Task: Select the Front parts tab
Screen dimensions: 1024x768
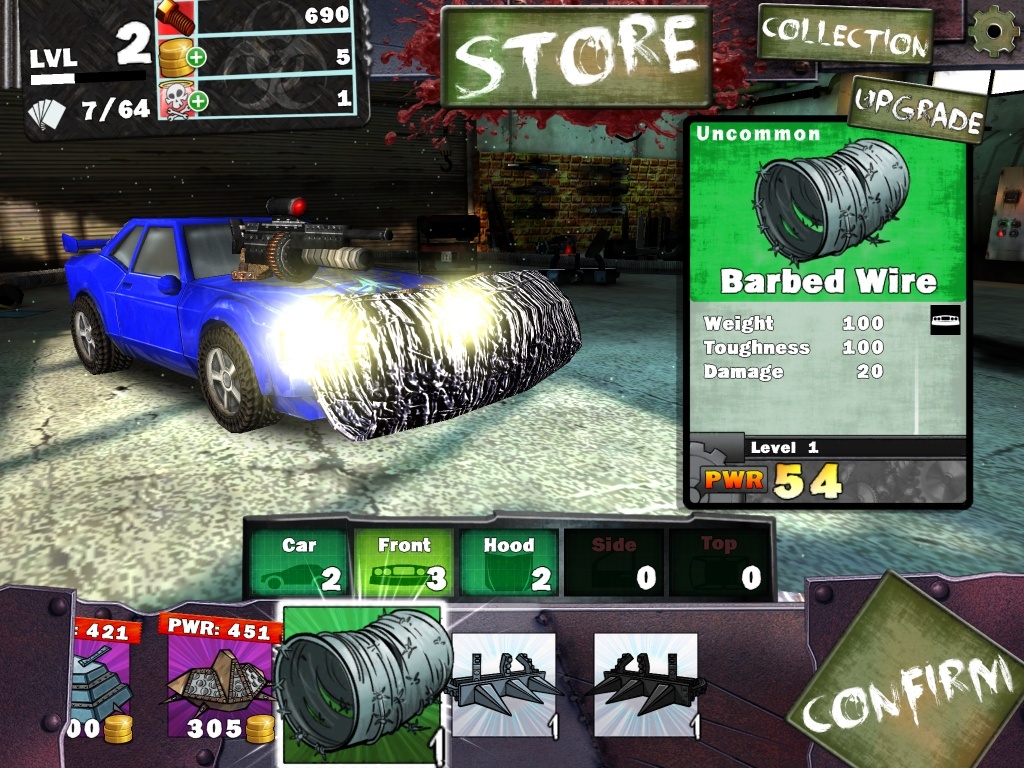Action: [x=404, y=563]
